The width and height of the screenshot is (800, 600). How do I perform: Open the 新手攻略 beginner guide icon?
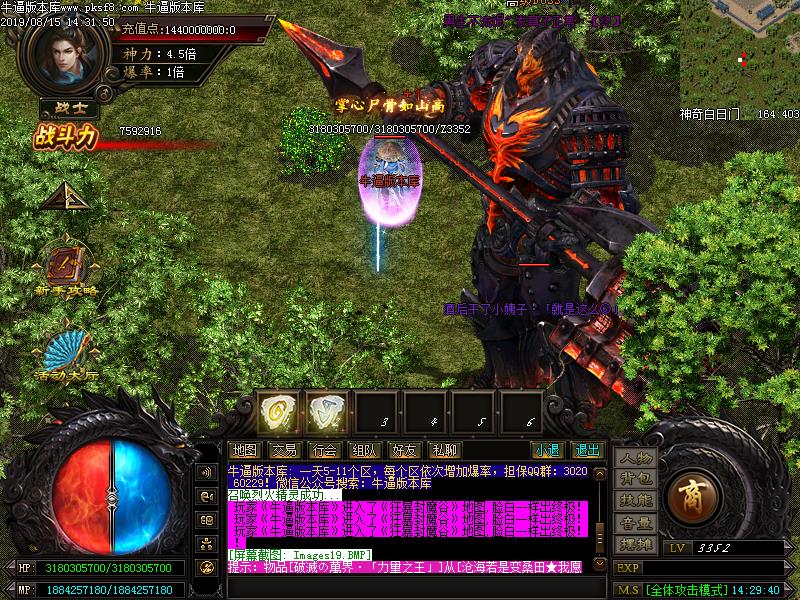point(66,267)
